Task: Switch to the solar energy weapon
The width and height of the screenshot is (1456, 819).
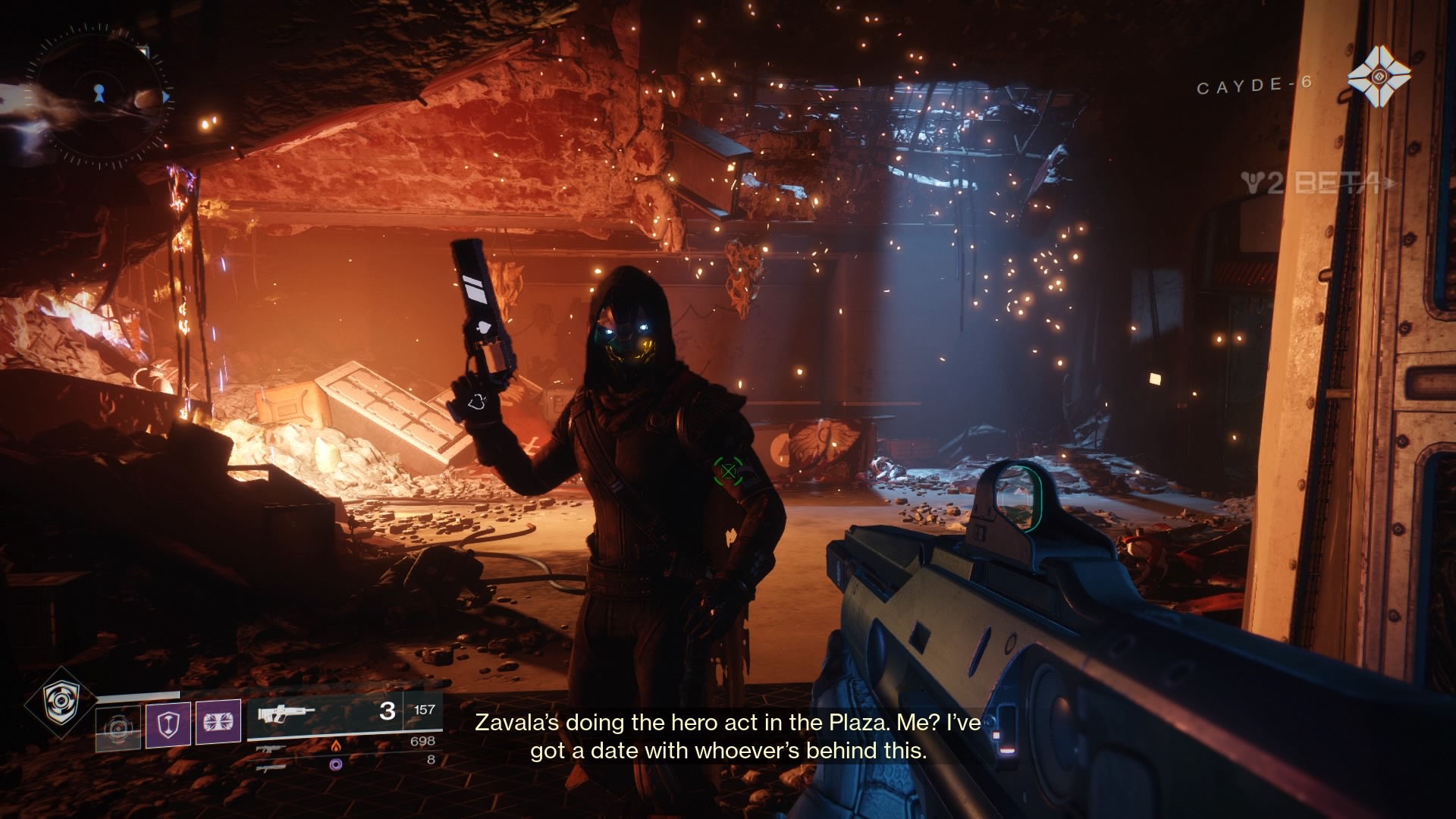Action: coord(275,748)
